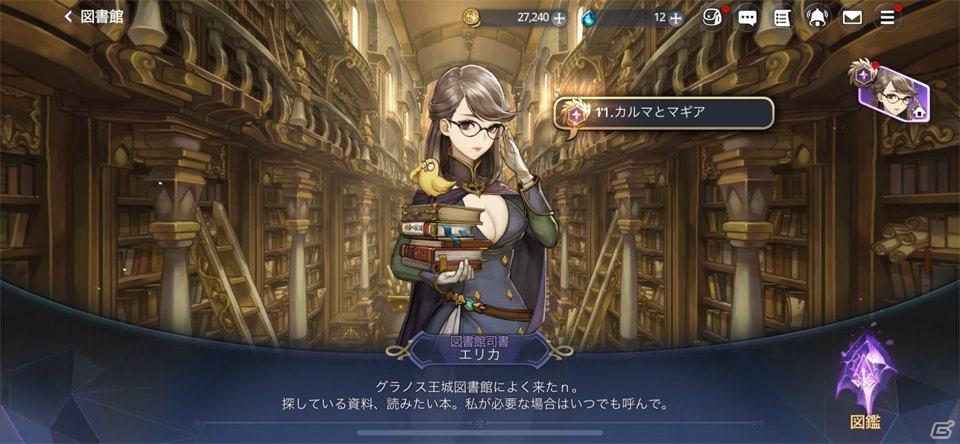The image size is (960, 444).
Task: Open the chat speech bubble
Action: click(747, 17)
